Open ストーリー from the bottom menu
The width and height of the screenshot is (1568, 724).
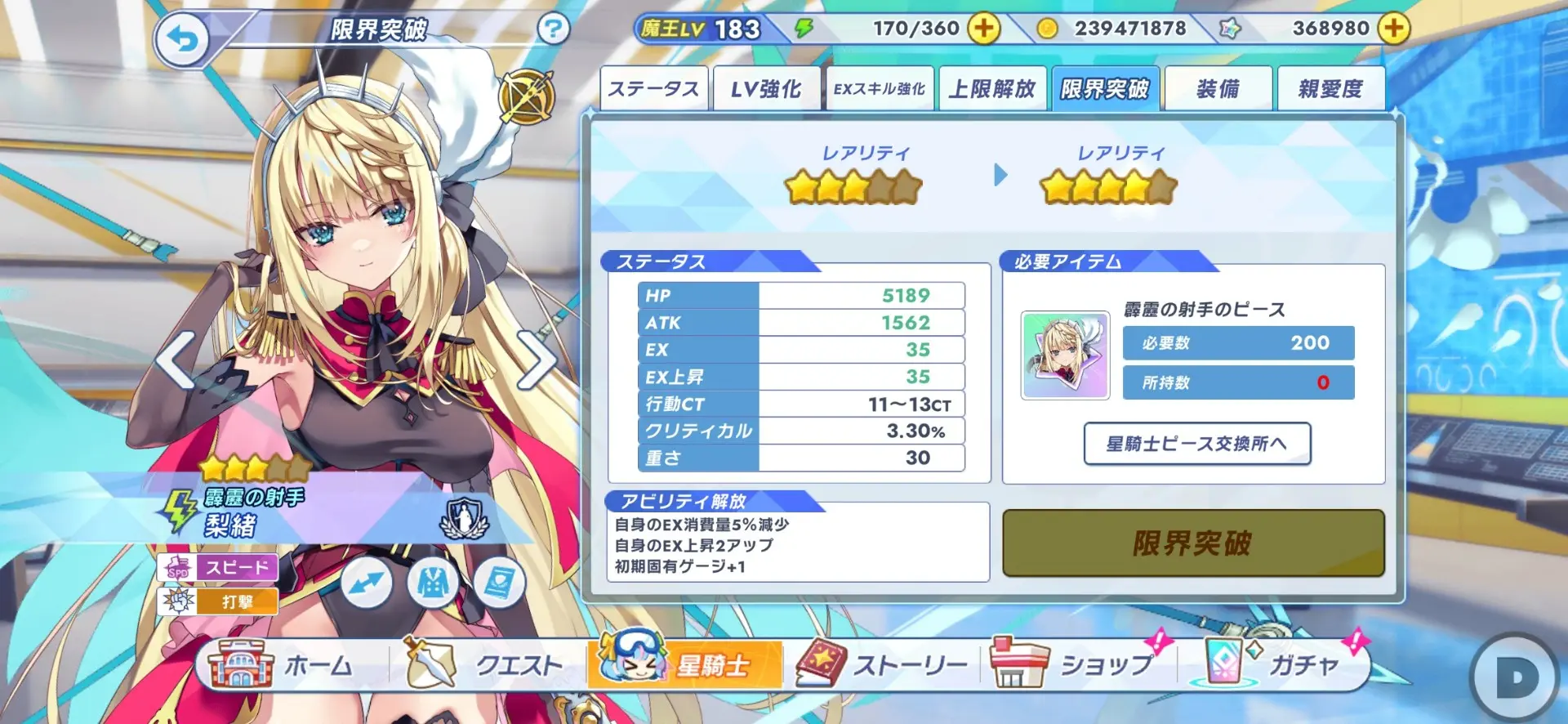point(882,665)
